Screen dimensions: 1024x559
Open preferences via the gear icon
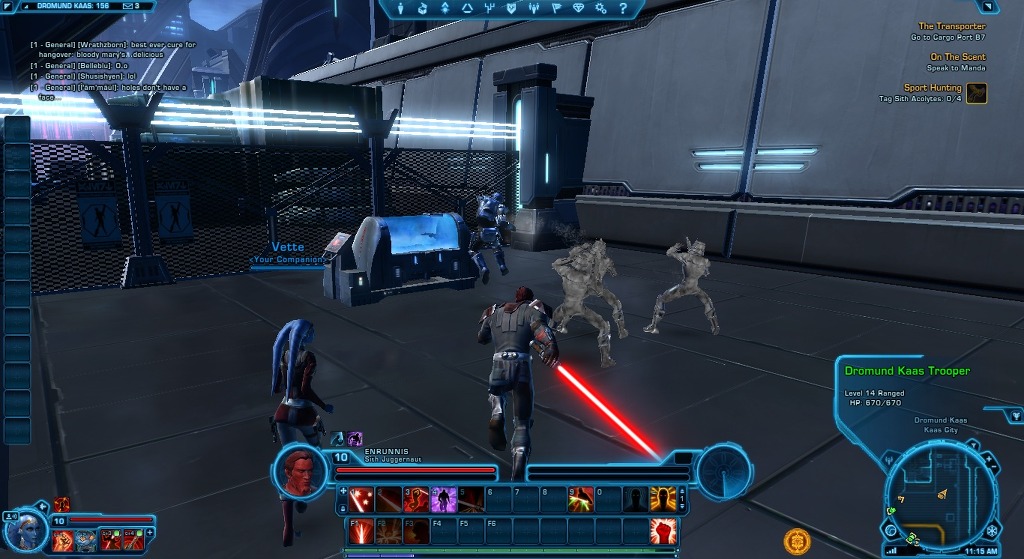pyautogui.click(x=601, y=8)
